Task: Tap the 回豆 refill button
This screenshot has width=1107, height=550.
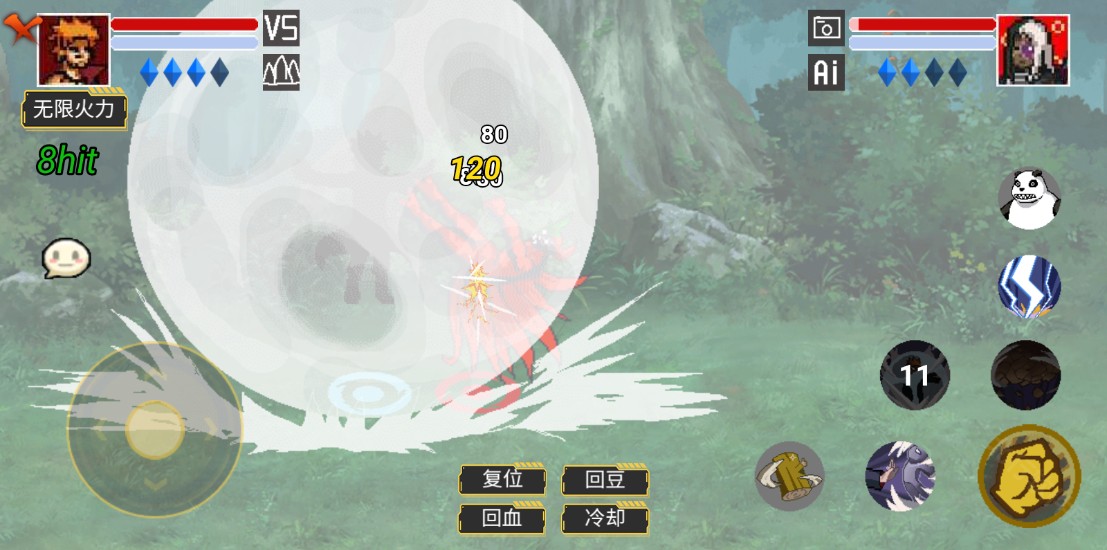Action: point(605,479)
